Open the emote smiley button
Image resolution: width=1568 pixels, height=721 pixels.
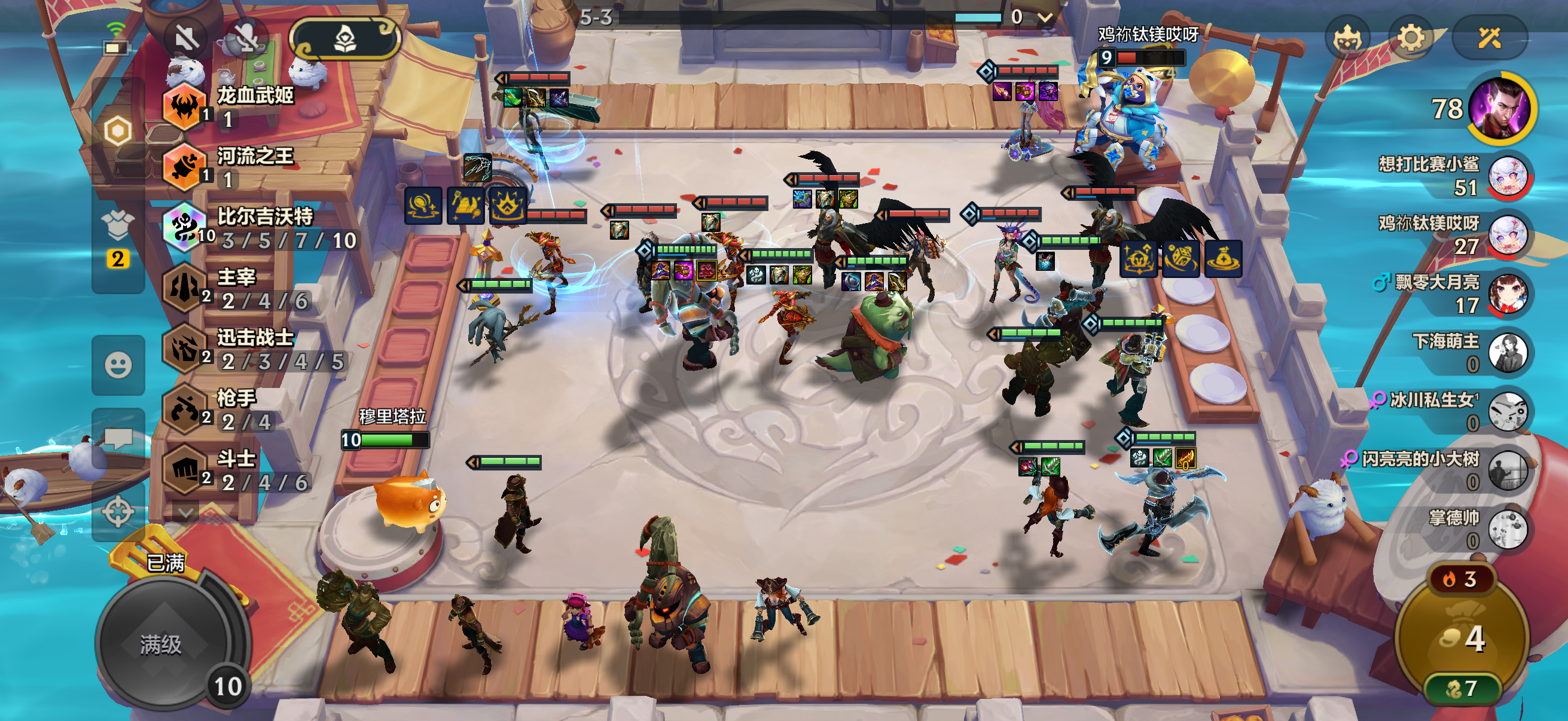point(118,365)
